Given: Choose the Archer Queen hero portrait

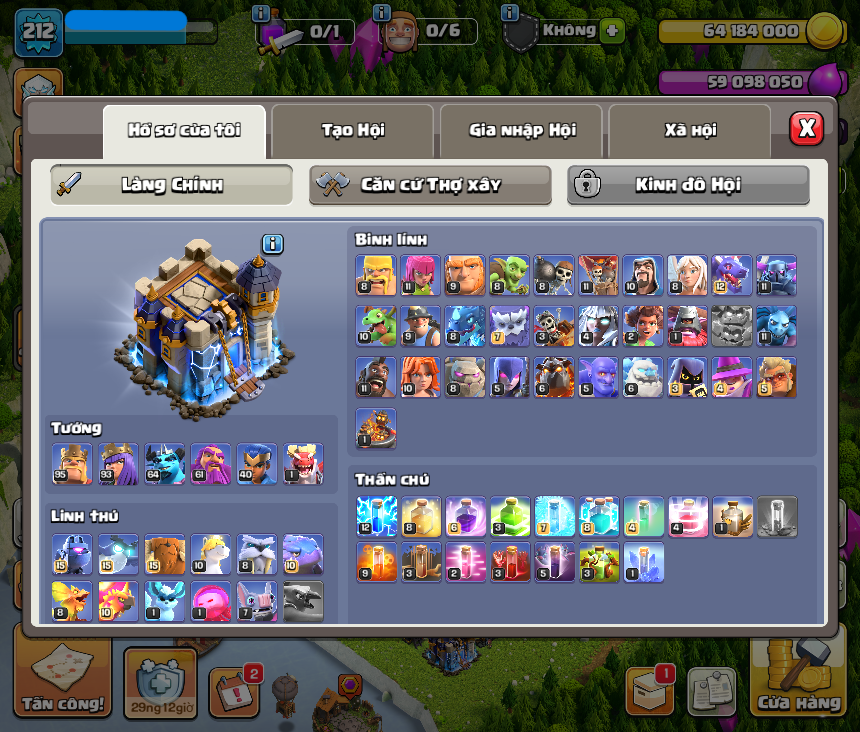Looking at the screenshot, I should click(118, 464).
